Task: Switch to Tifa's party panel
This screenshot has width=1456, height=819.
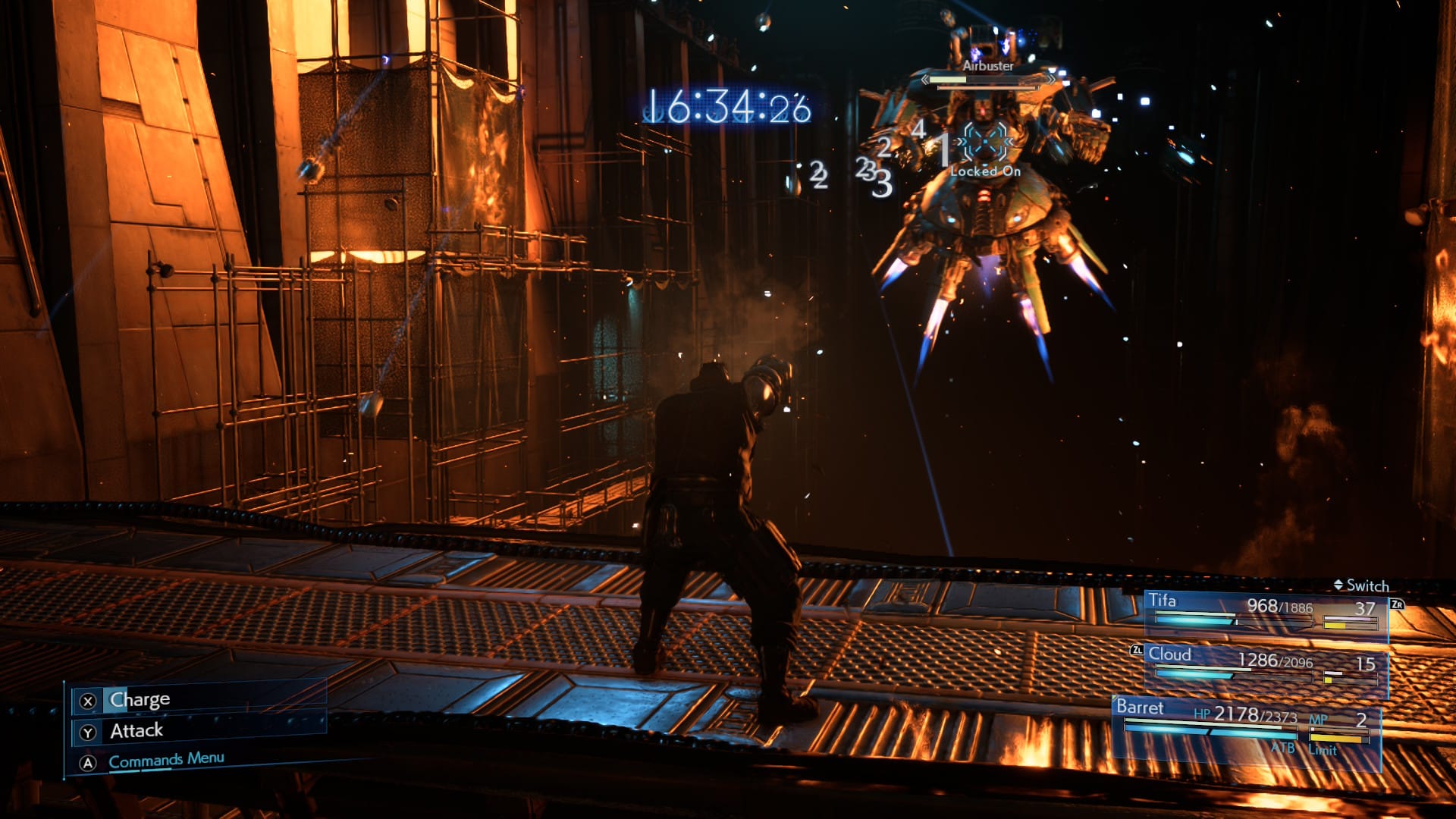Action: [x=1265, y=612]
